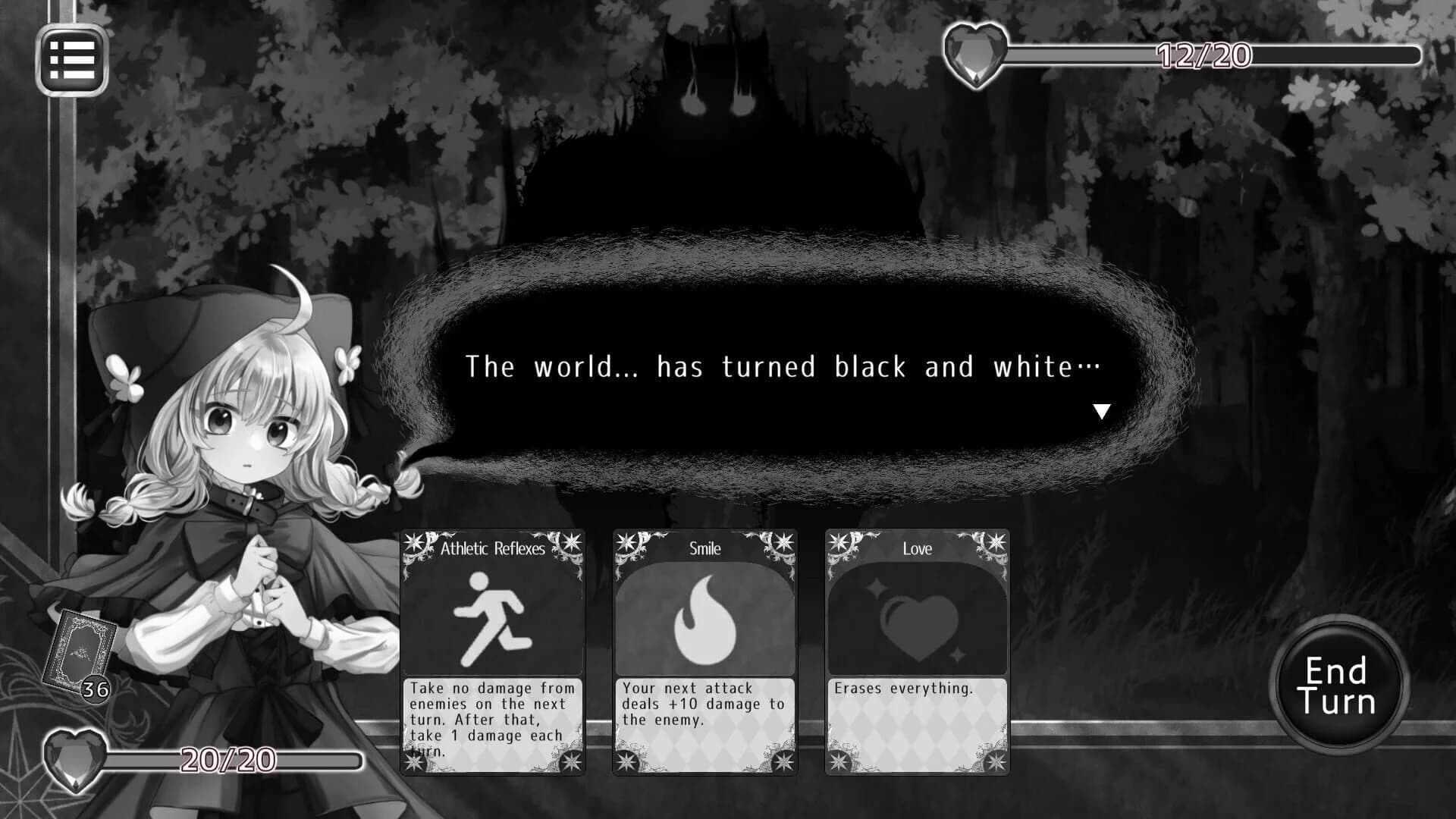
Task: Play the Love card to erase everything
Action: [x=916, y=652]
